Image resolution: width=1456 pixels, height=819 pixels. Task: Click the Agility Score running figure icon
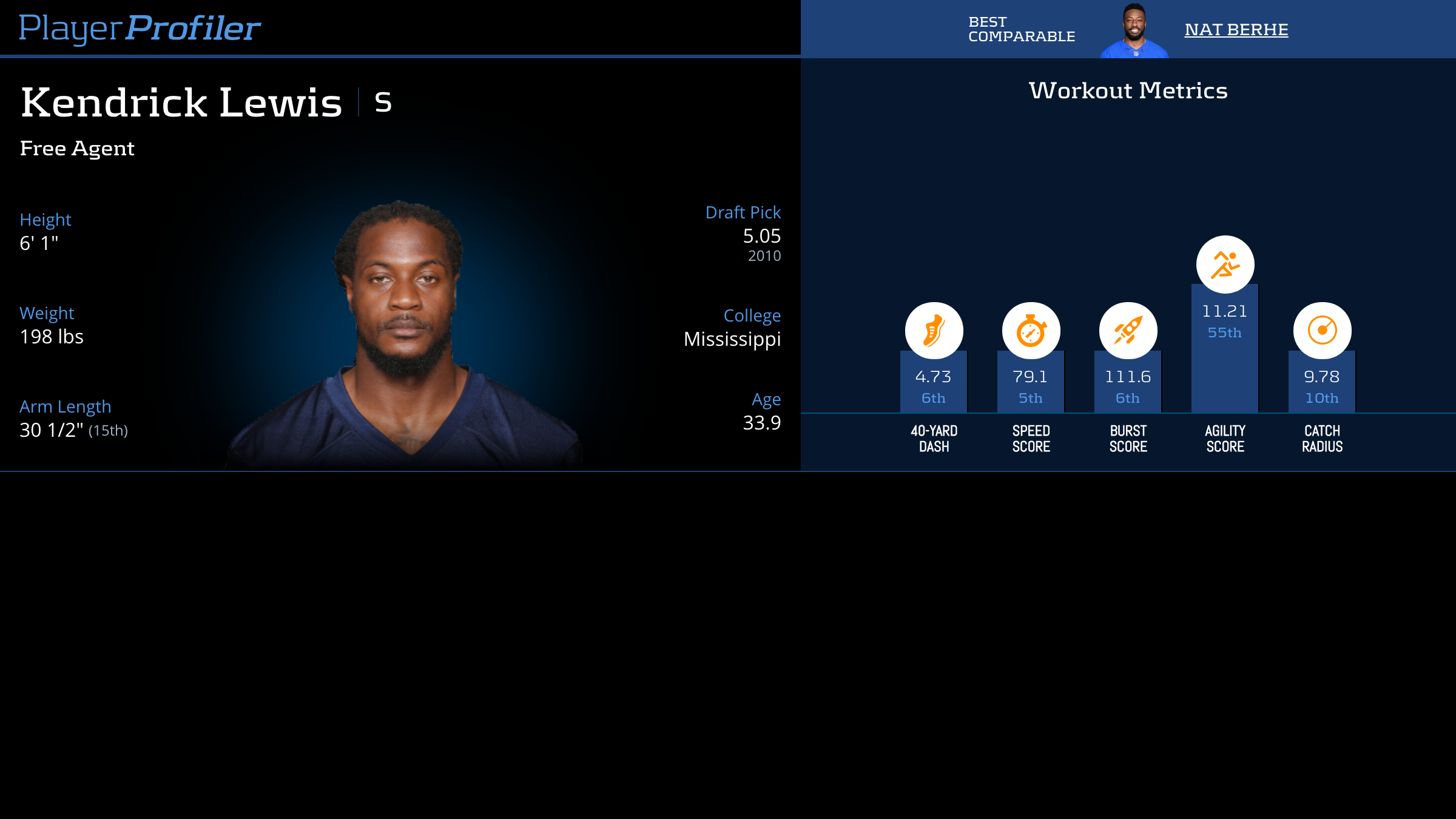tap(1225, 265)
